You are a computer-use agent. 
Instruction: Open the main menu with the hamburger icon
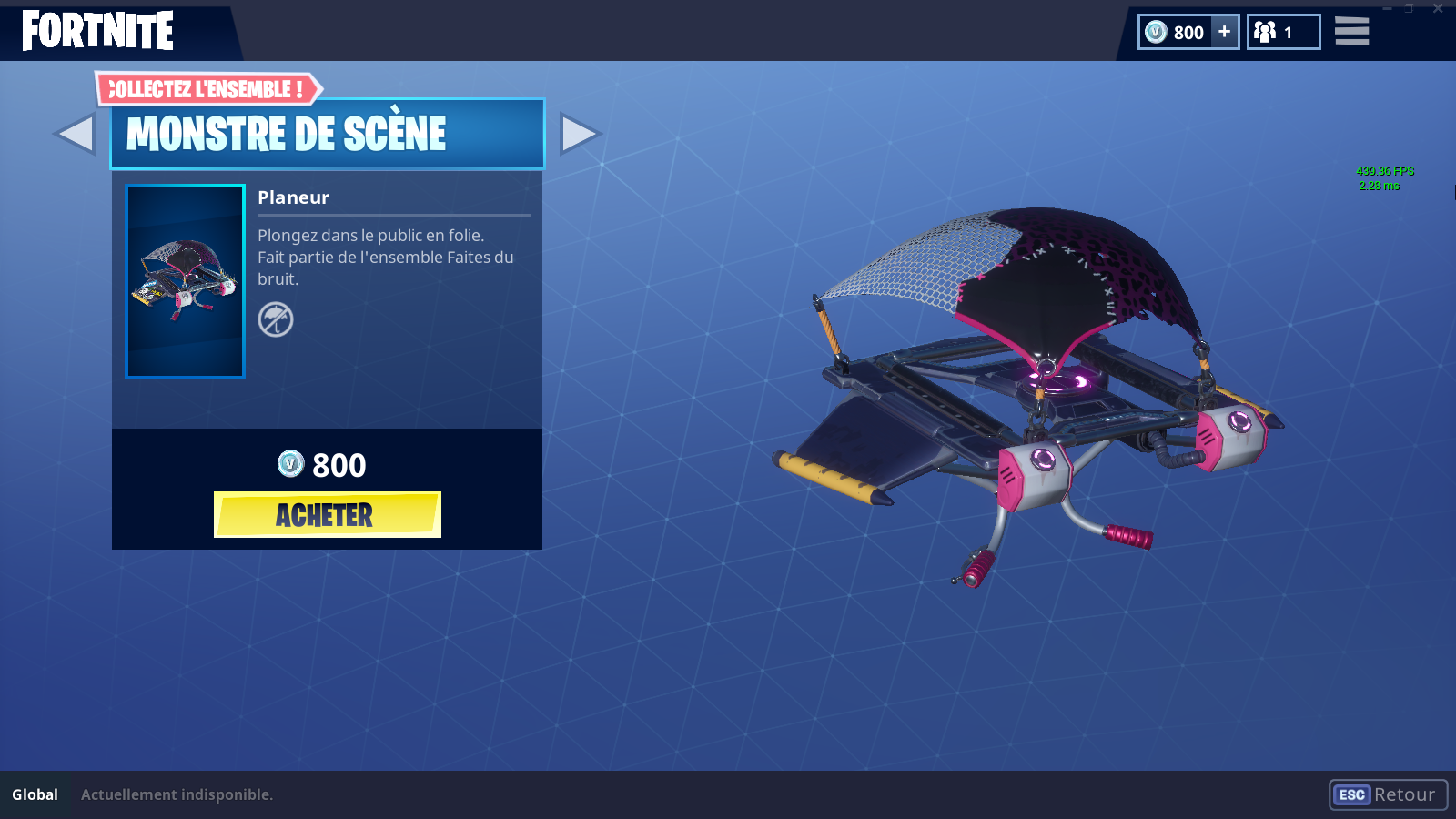pyautogui.click(x=1351, y=31)
